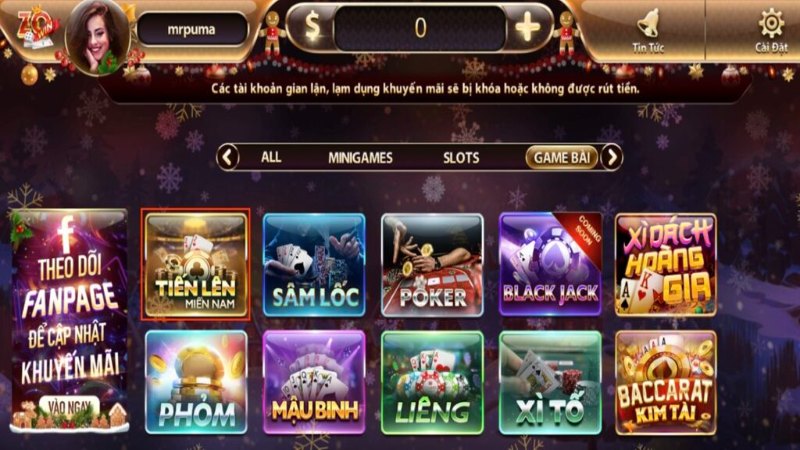
Task: Open Cài Đặt settings gear
Action: coord(771,30)
